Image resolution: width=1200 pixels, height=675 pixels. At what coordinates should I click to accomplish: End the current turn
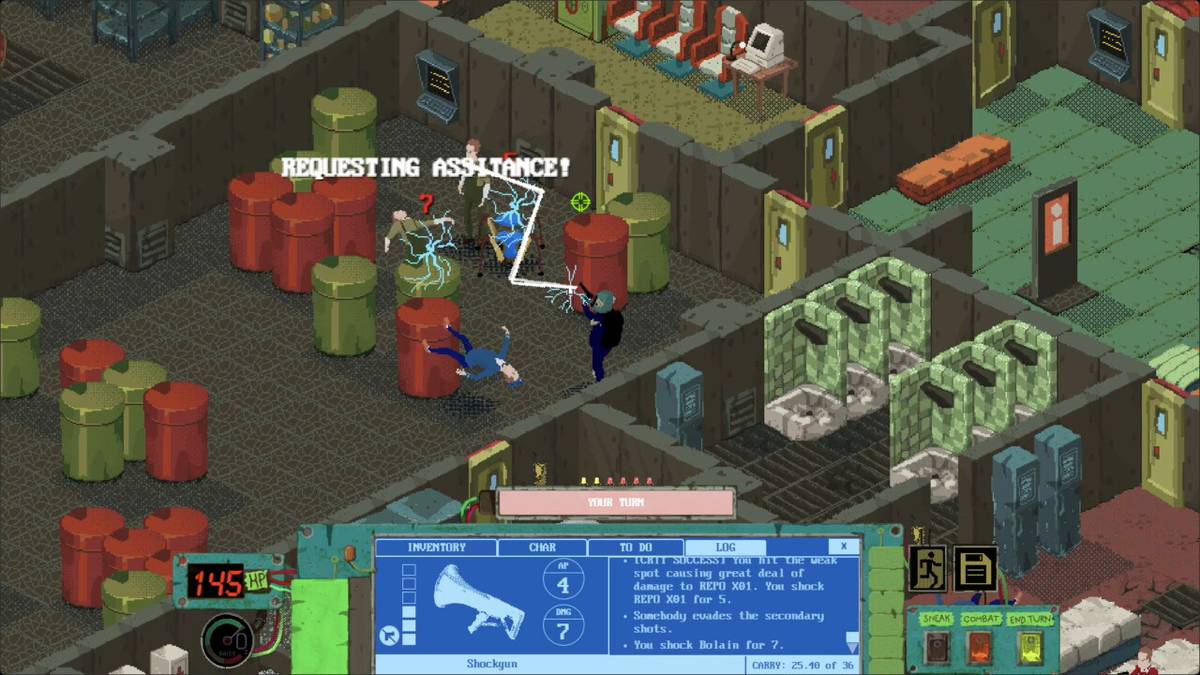point(1028,648)
